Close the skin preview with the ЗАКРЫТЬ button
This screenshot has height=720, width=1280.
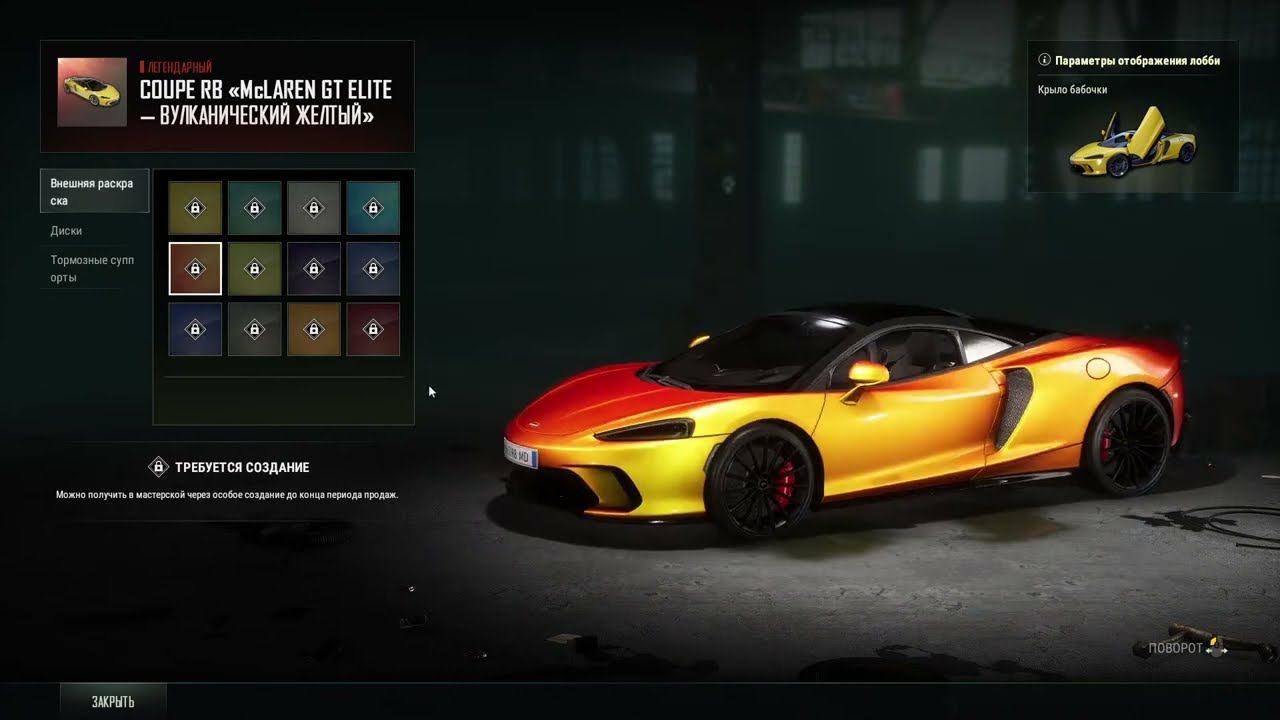coord(113,701)
